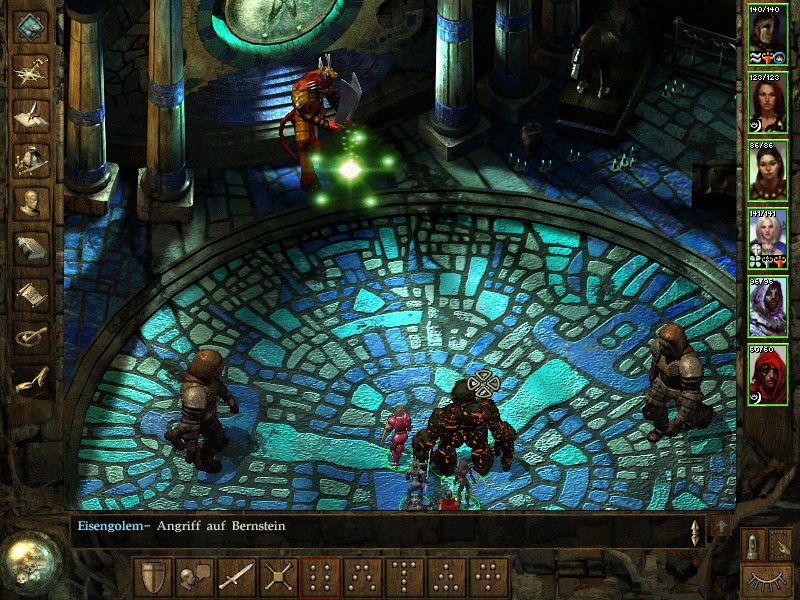Click the glowing orb clock at bottom corner
This screenshot has height=600, width=800.
pyautogui.click(x=30, y=560)
